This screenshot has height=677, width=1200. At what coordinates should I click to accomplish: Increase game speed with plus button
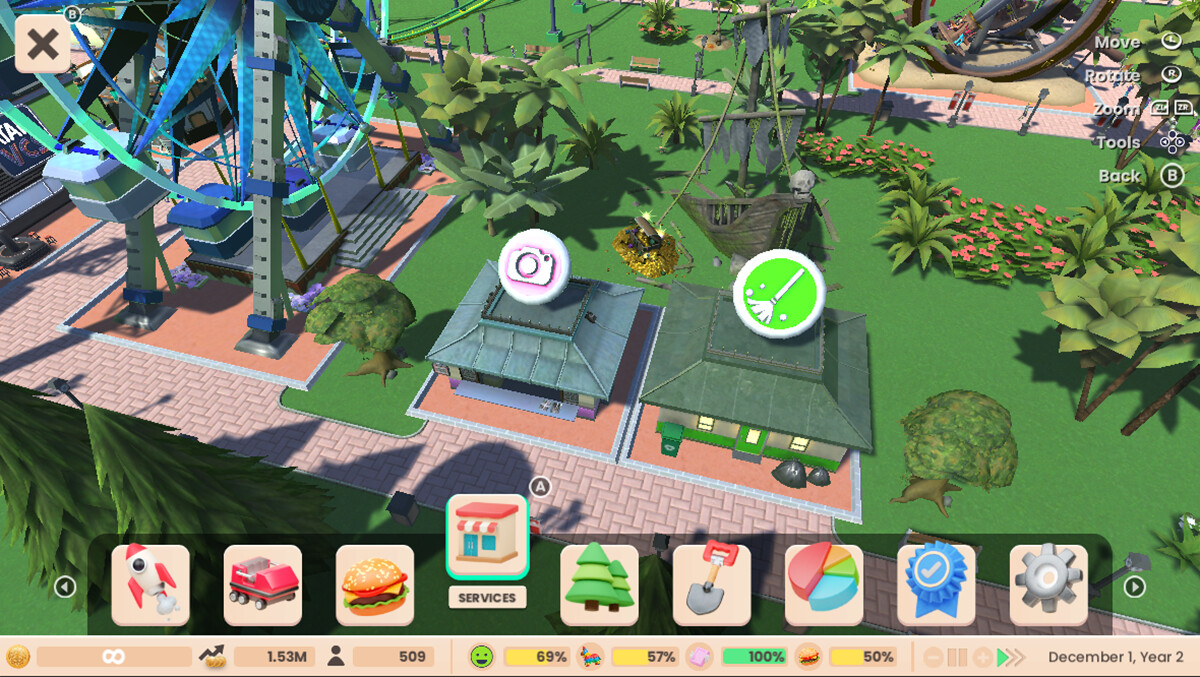point(983,657)
